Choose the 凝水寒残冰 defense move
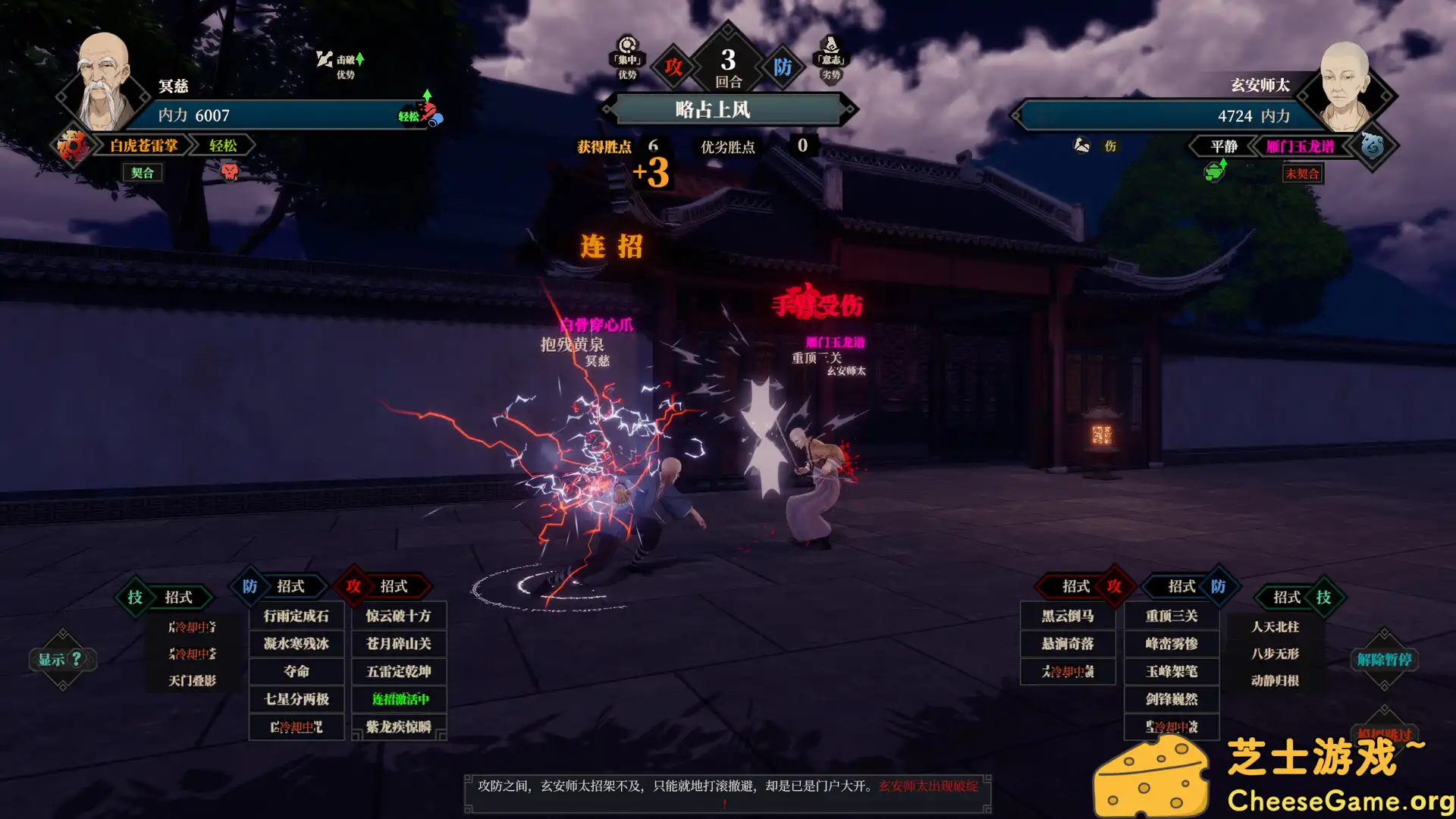 pyautogui.click(x=297, y=644)
